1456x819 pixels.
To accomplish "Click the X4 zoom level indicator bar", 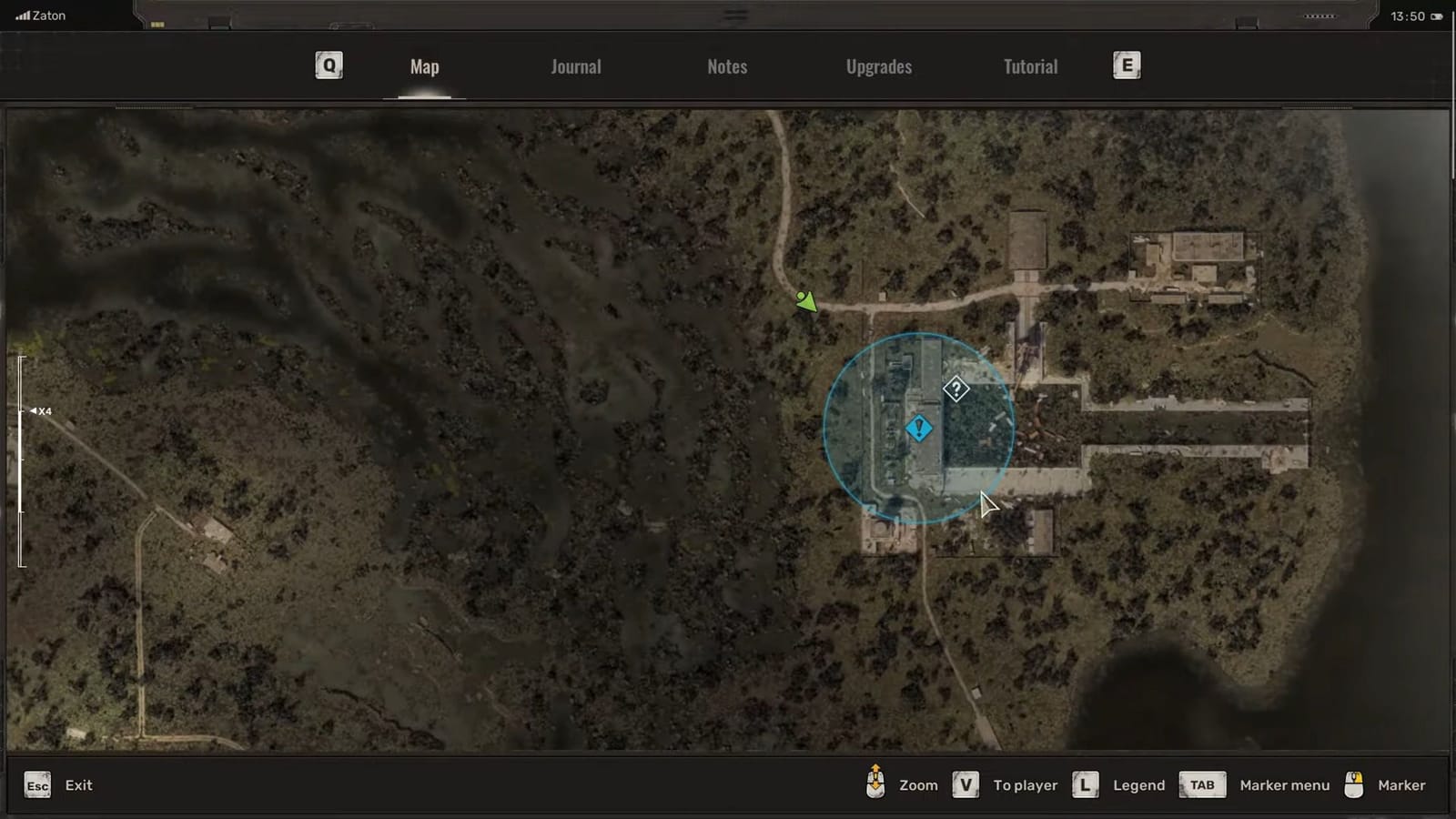I will pos(41,410).
